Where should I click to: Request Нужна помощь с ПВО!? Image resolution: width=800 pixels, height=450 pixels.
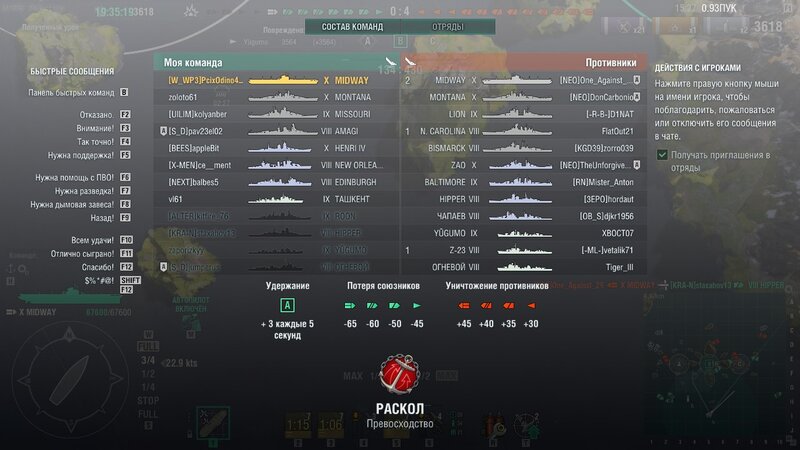tap(75, 177)
